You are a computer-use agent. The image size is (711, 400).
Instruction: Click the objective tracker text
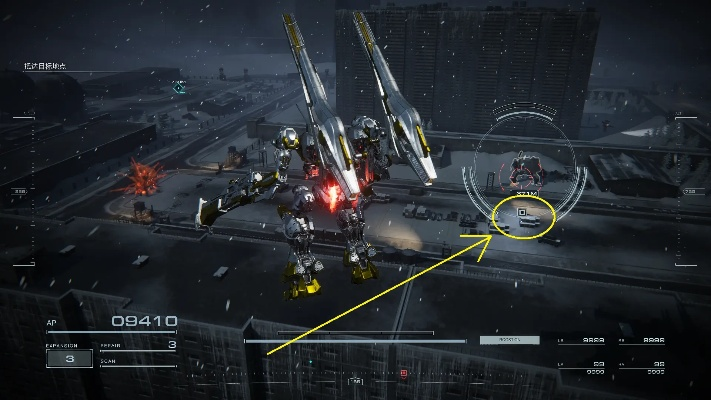tap(44, 66)
